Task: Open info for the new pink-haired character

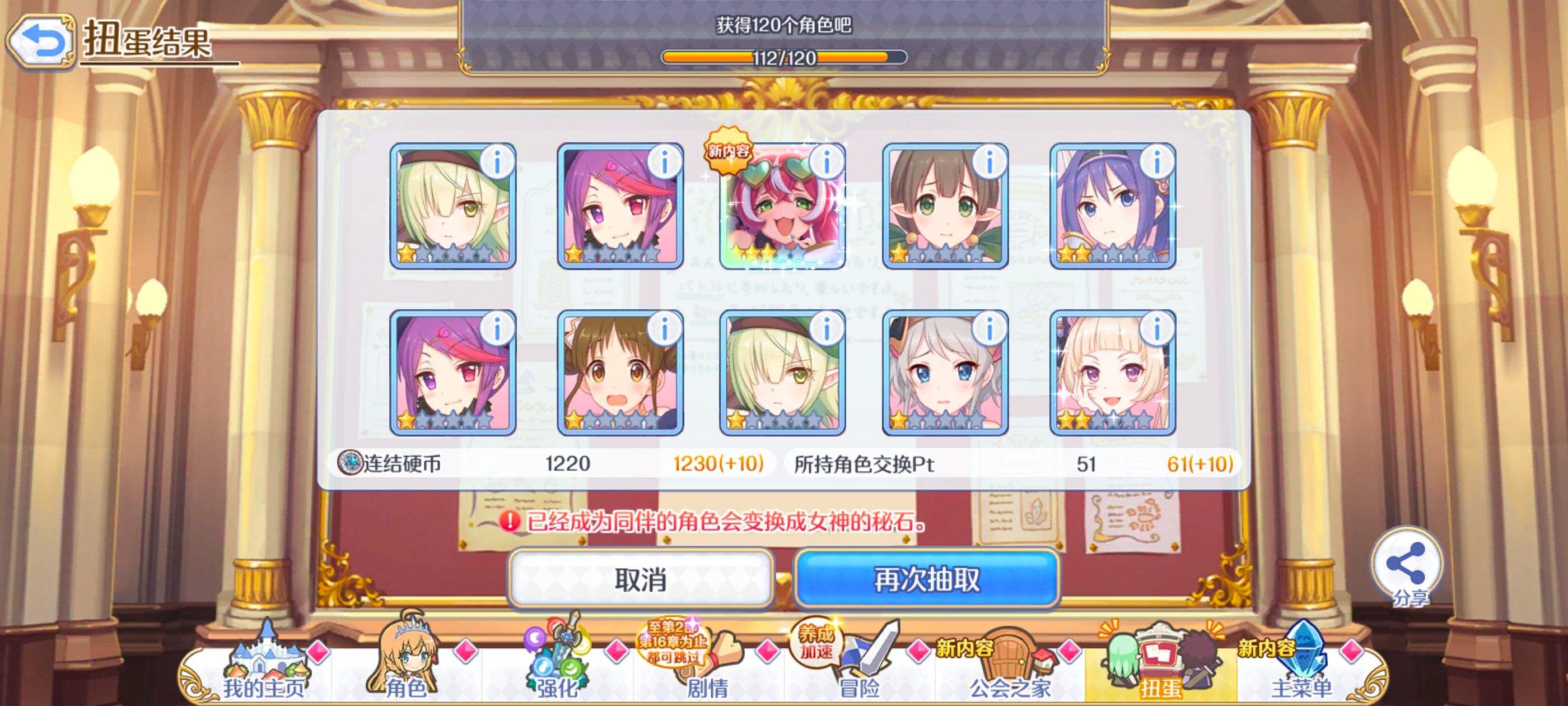Action: coord(826,160)
